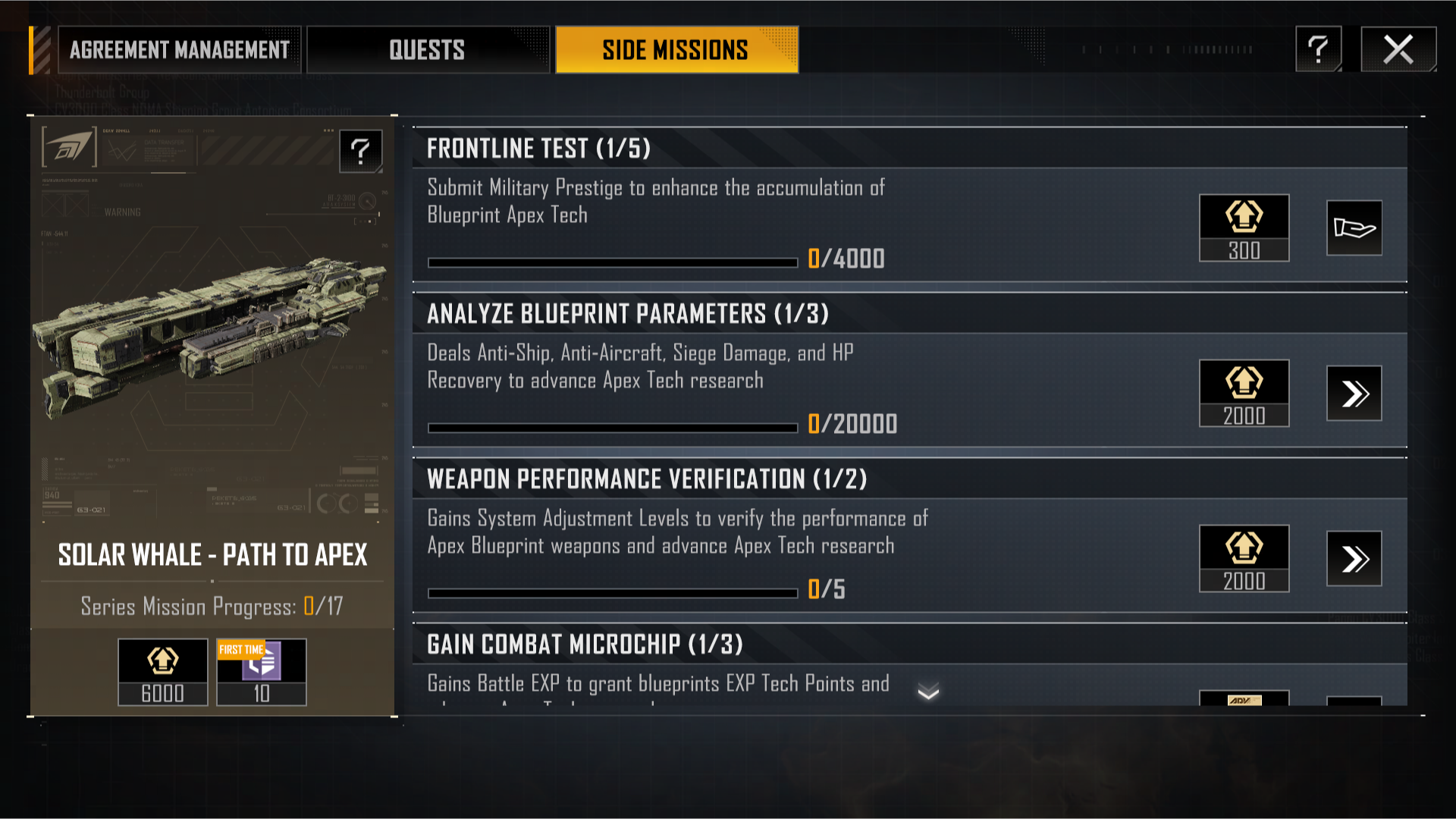The height and width of the screenshot is (819, 1456).
Task: Switch to the Agreement Management tab
Action: click(x=180, y=50)
